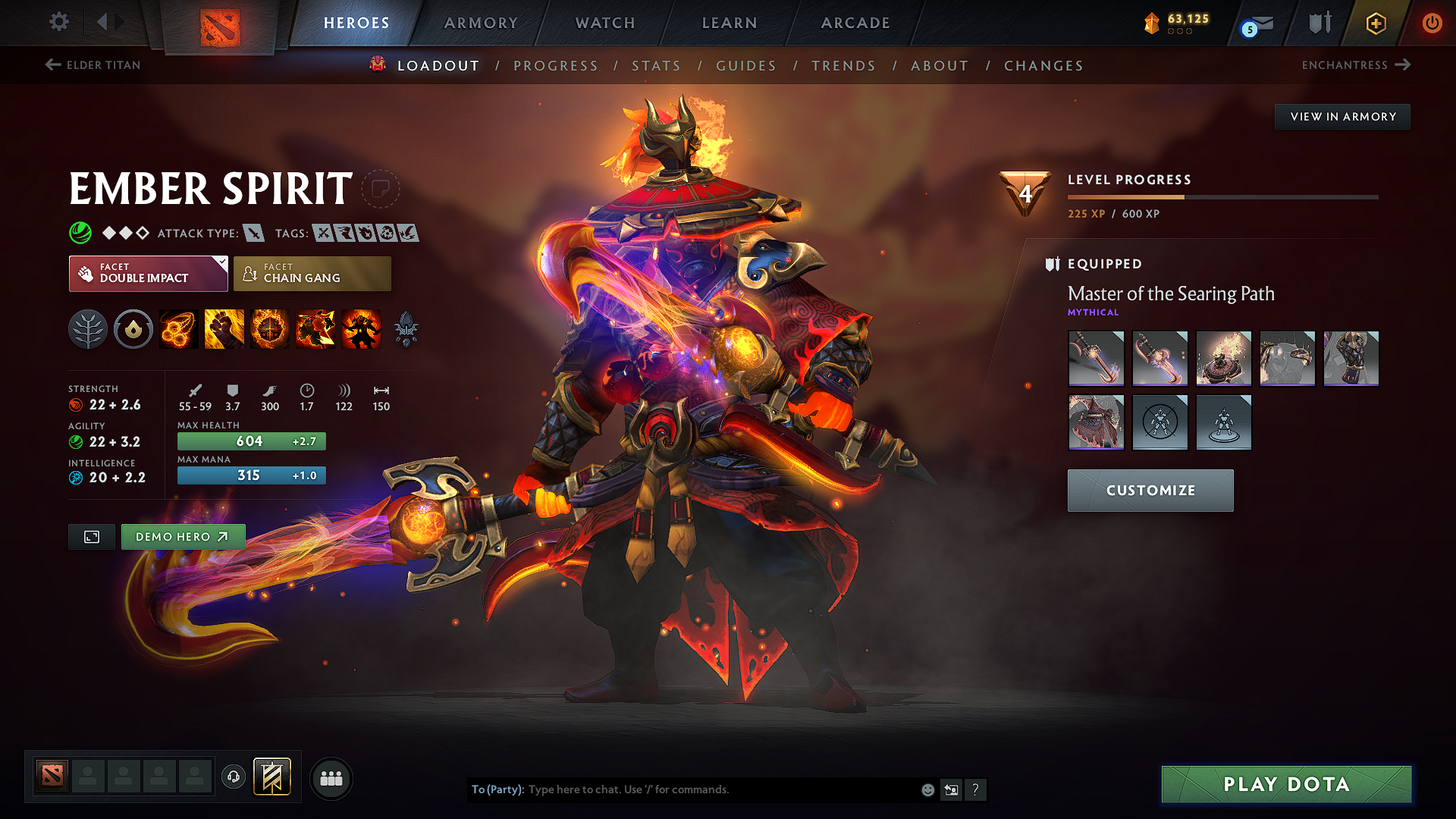
Task: Click the VIEW IN ARMORY button
Action: point(1342,116)
